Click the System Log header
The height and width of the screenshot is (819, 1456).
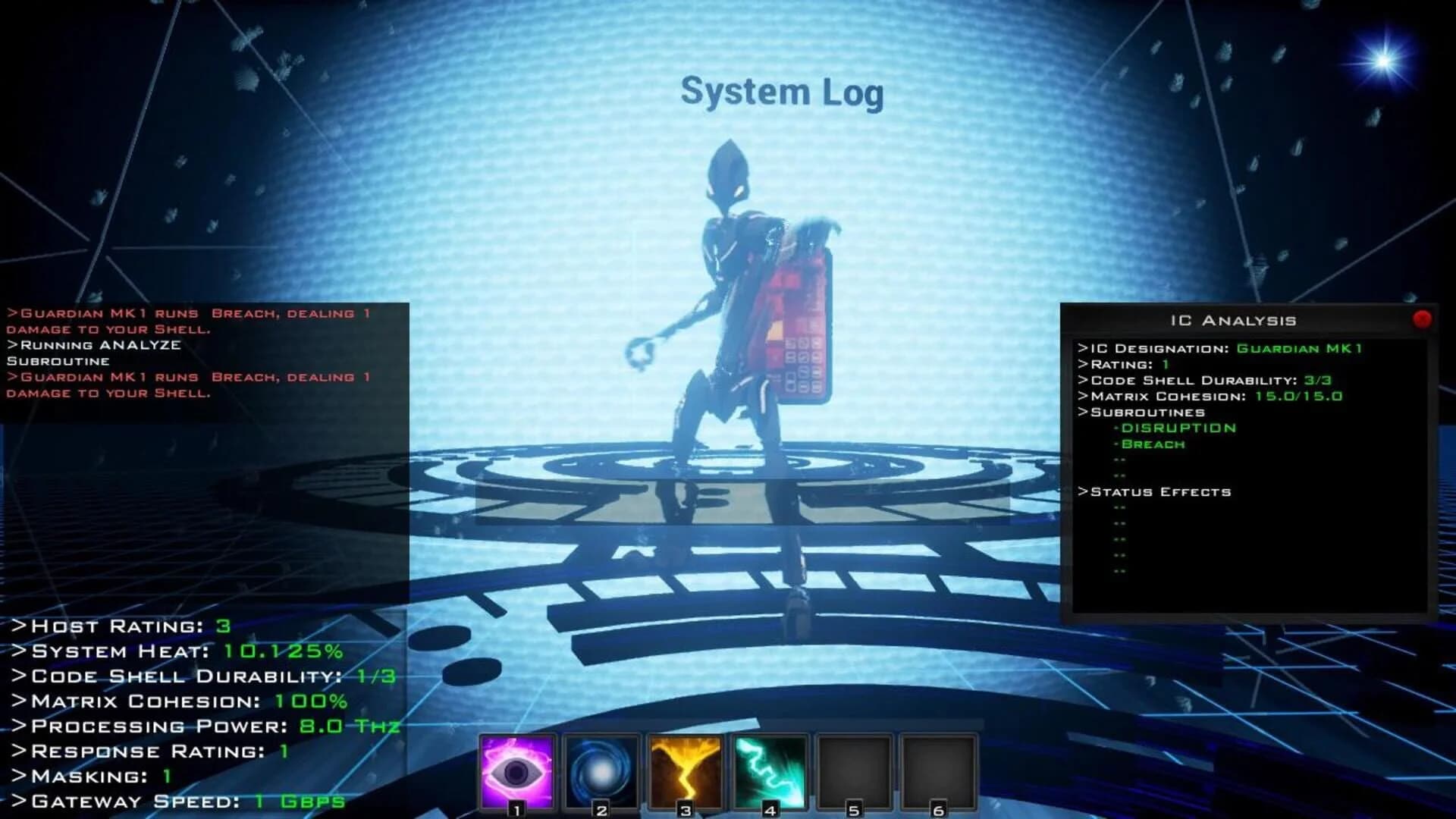pyautogui.click(x=783, y=93)
